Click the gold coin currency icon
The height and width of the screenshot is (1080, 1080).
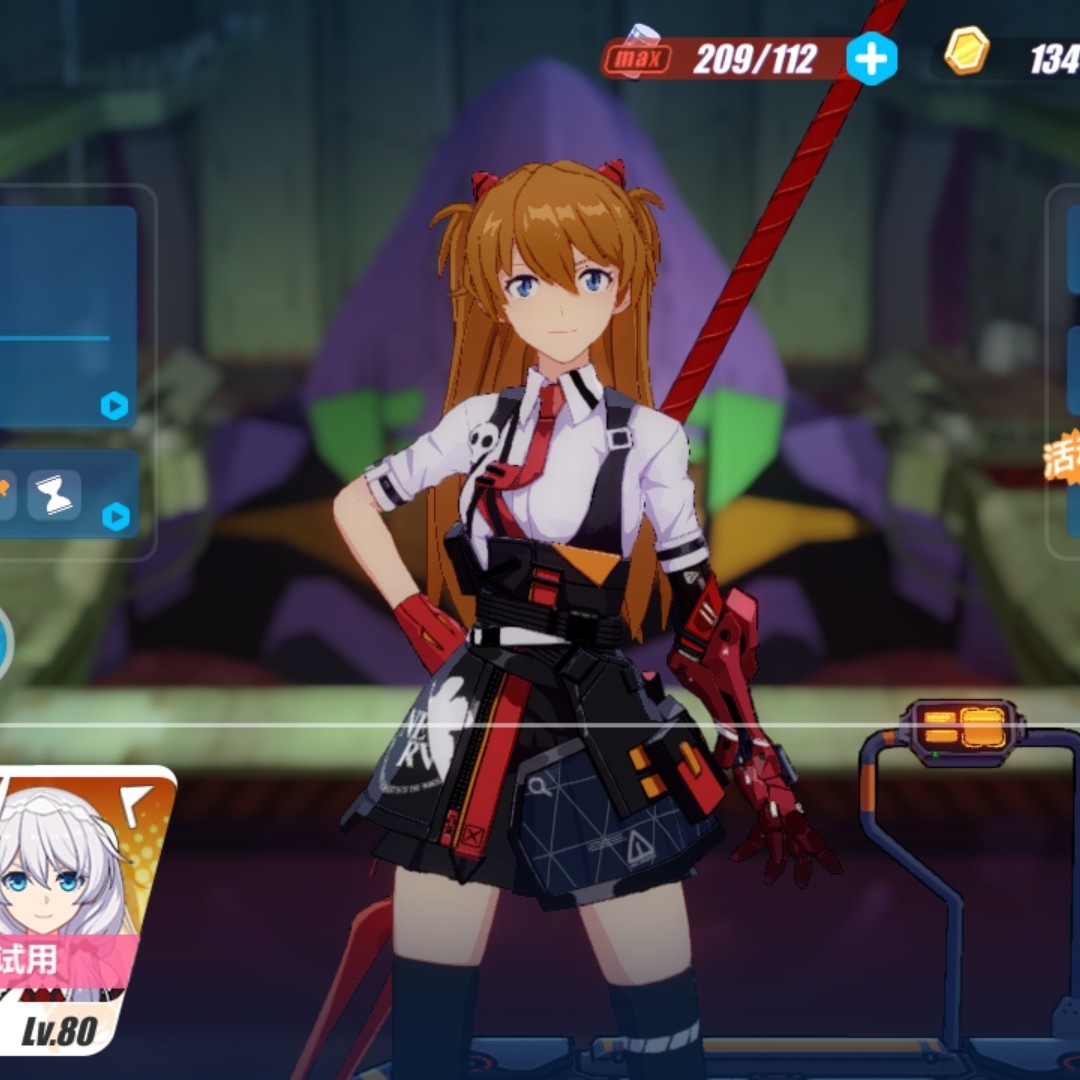[x=967, y=51]
